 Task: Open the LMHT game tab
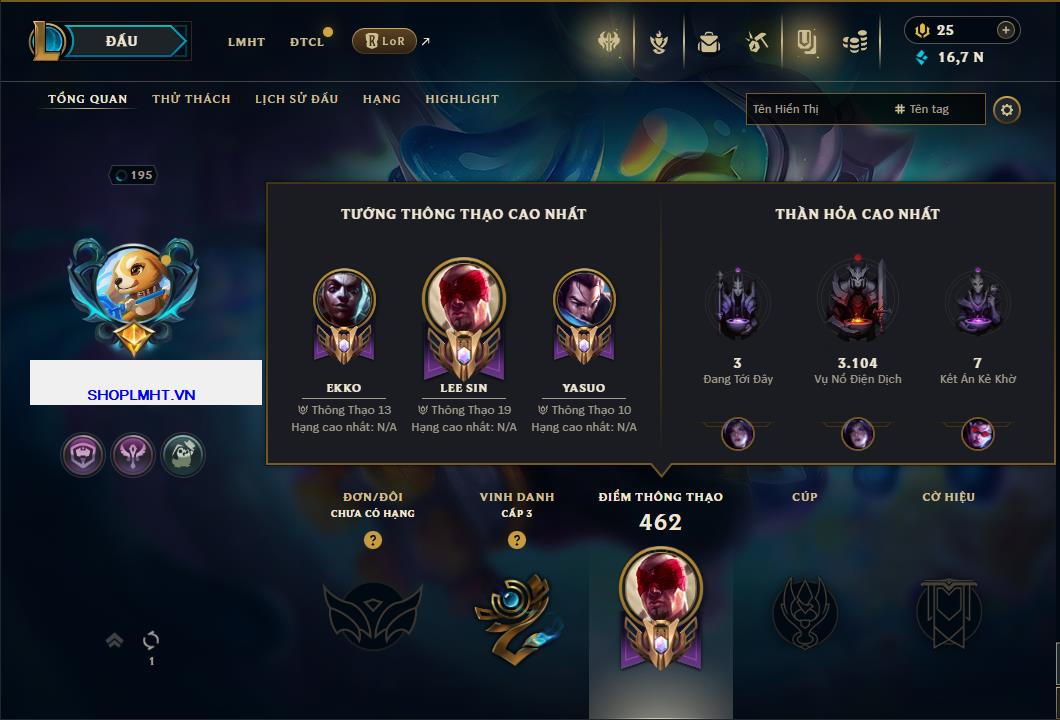click(x=246, y=42)
